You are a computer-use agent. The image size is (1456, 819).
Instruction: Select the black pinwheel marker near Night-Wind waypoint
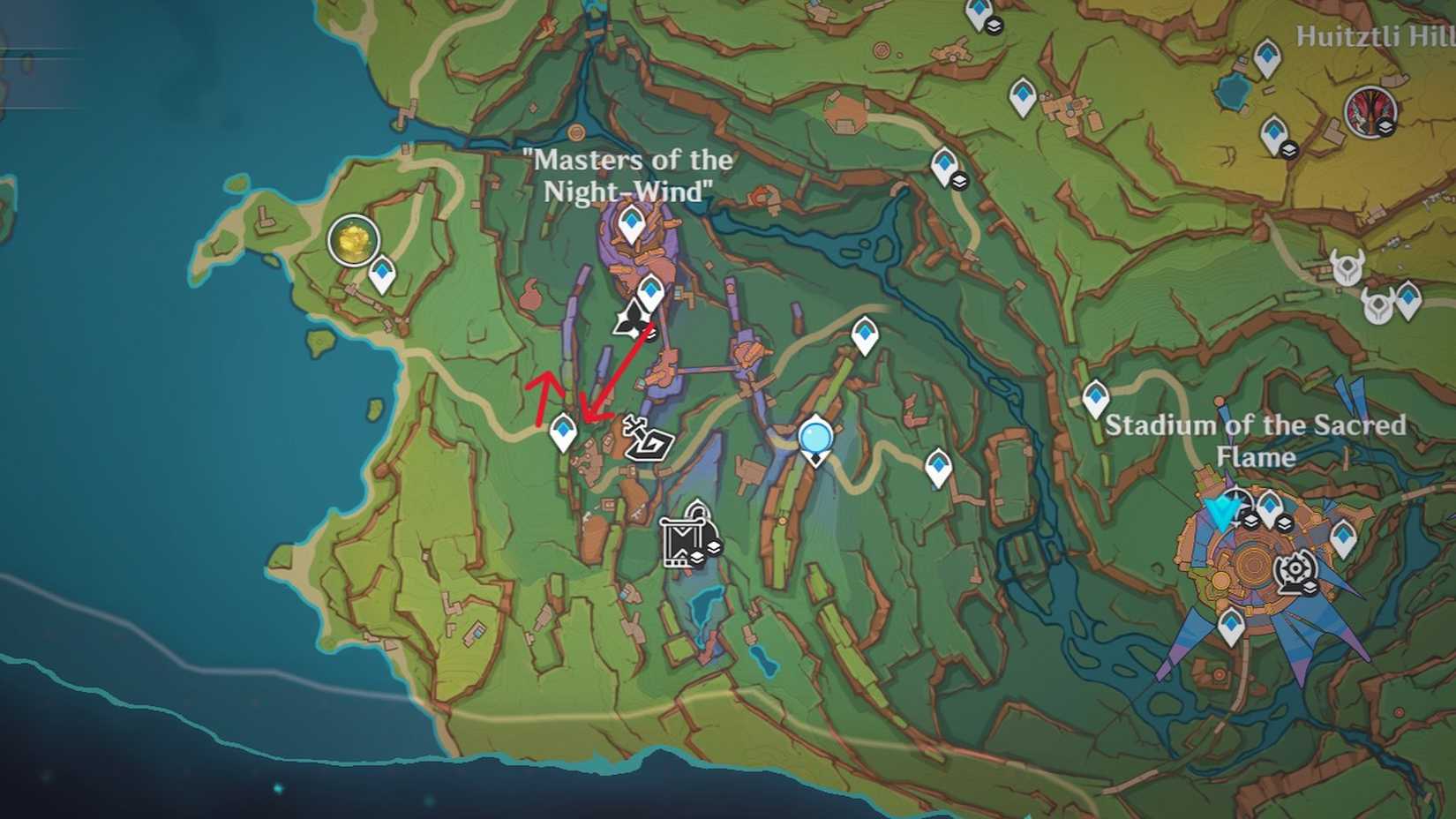(632, 319)
